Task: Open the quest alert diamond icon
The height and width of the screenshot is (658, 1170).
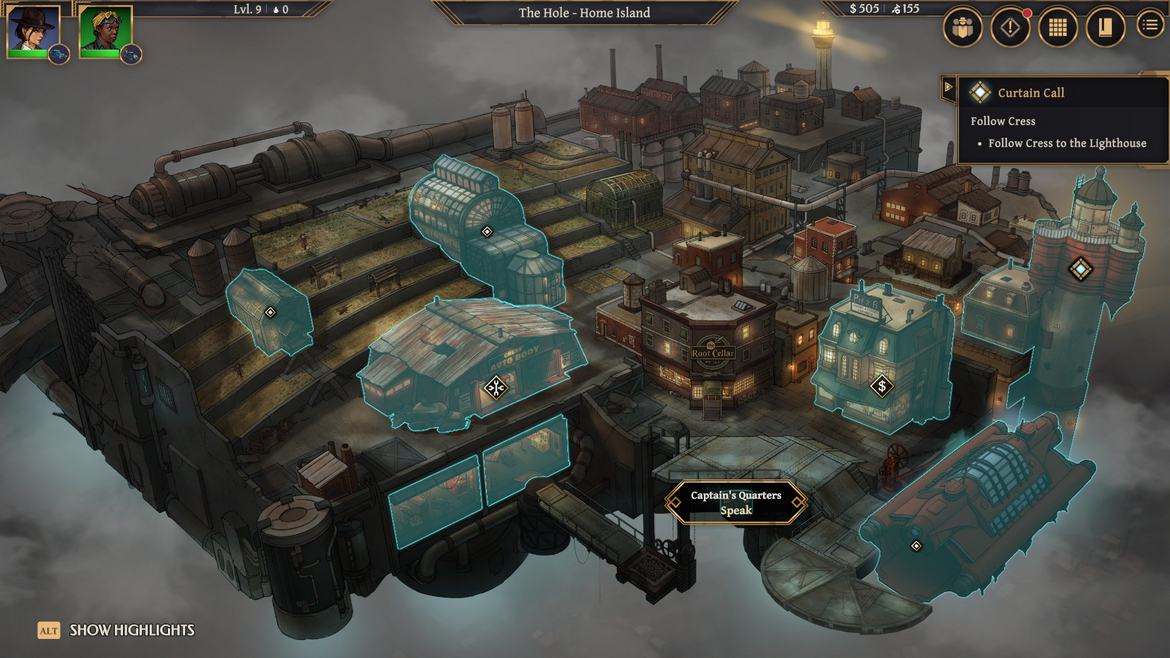Action: pyautogui.click(x=1010, y=28)
